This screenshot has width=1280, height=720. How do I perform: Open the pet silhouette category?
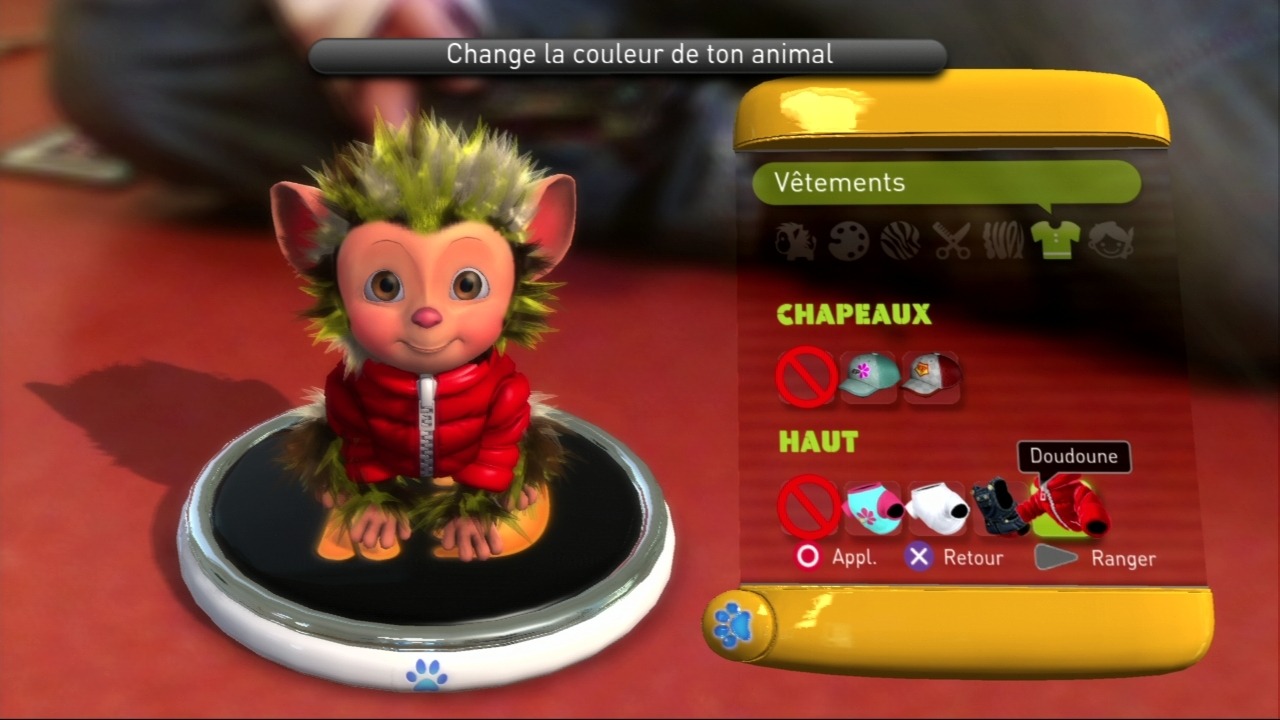point(796,241)
